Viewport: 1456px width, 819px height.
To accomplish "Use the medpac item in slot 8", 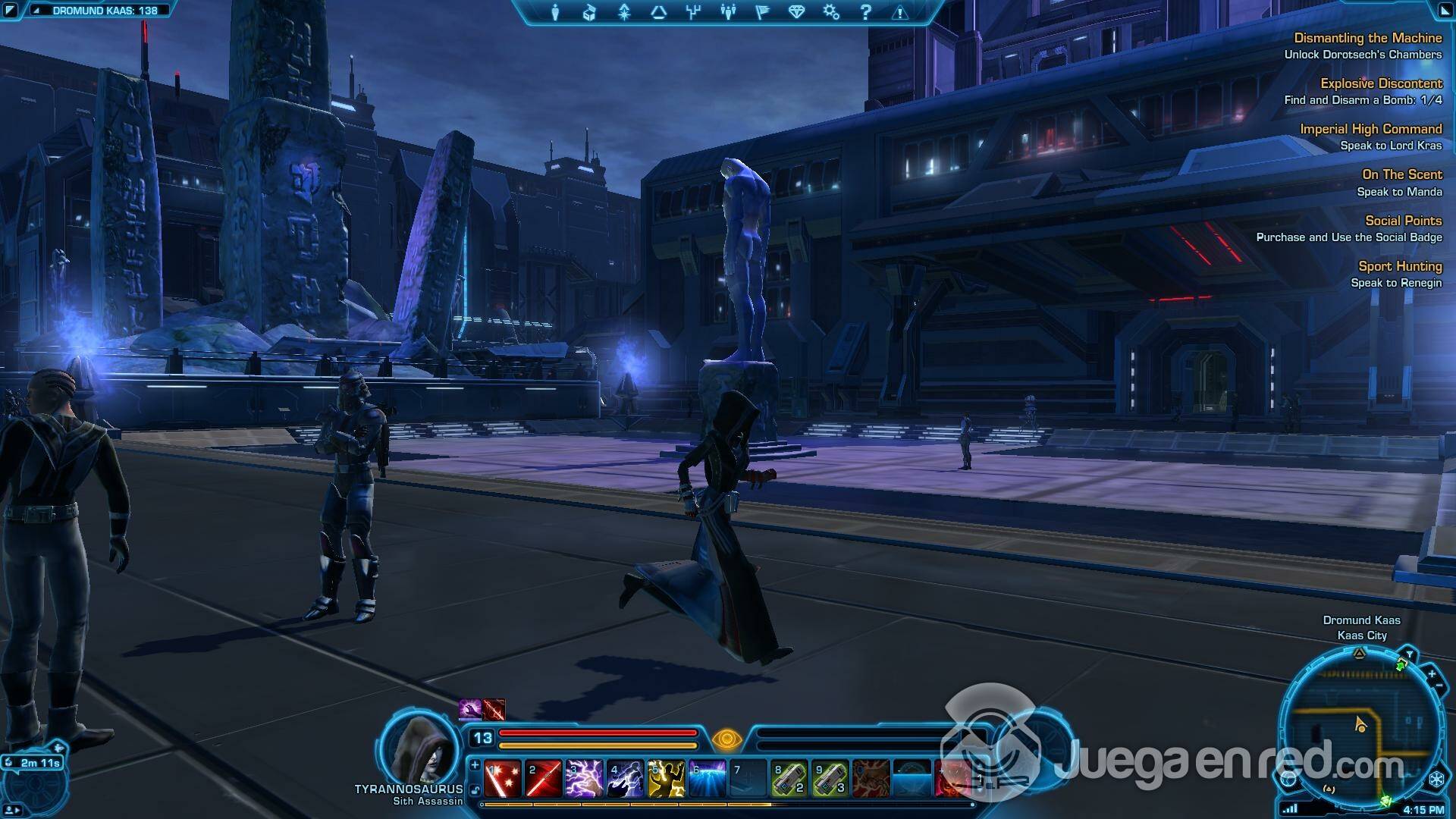I will point(789,779).
